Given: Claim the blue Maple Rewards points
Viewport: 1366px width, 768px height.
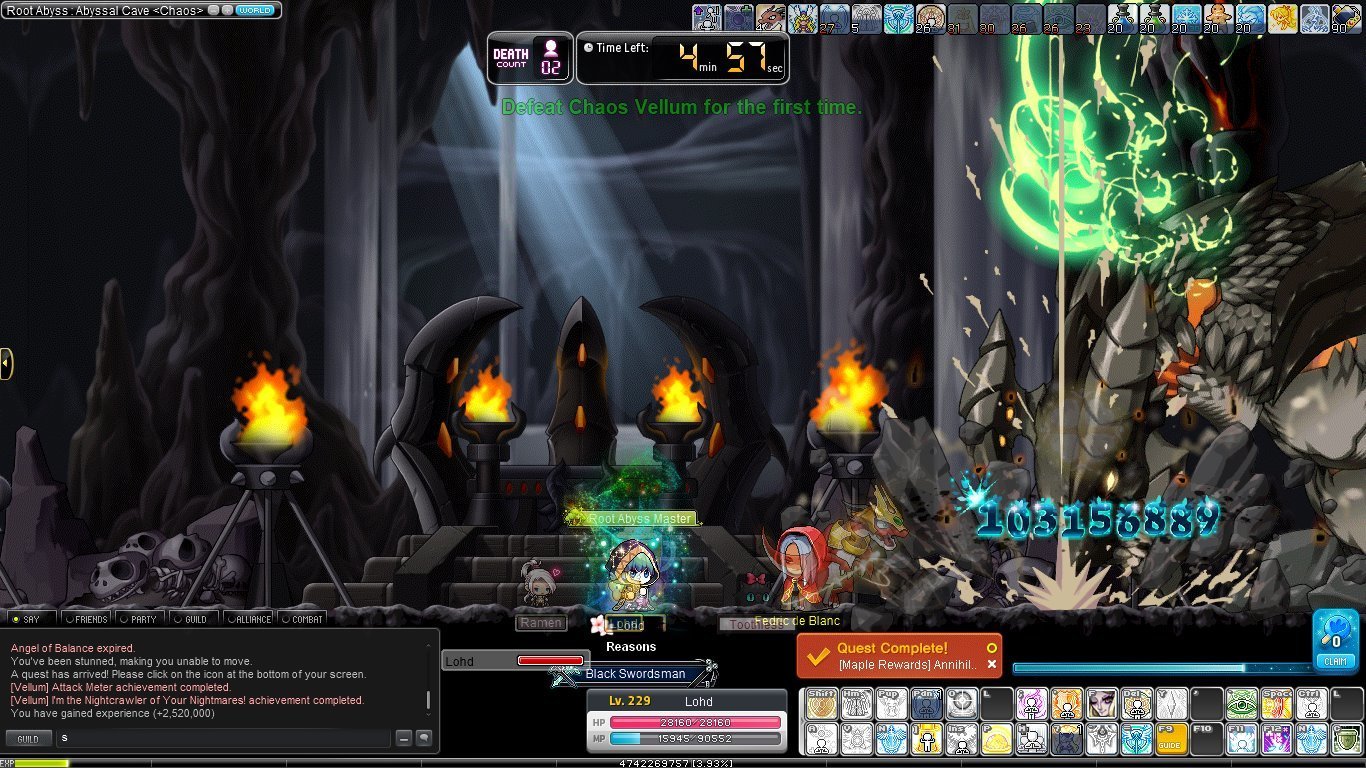Looking at the screenshot, I should [1336, 641].
